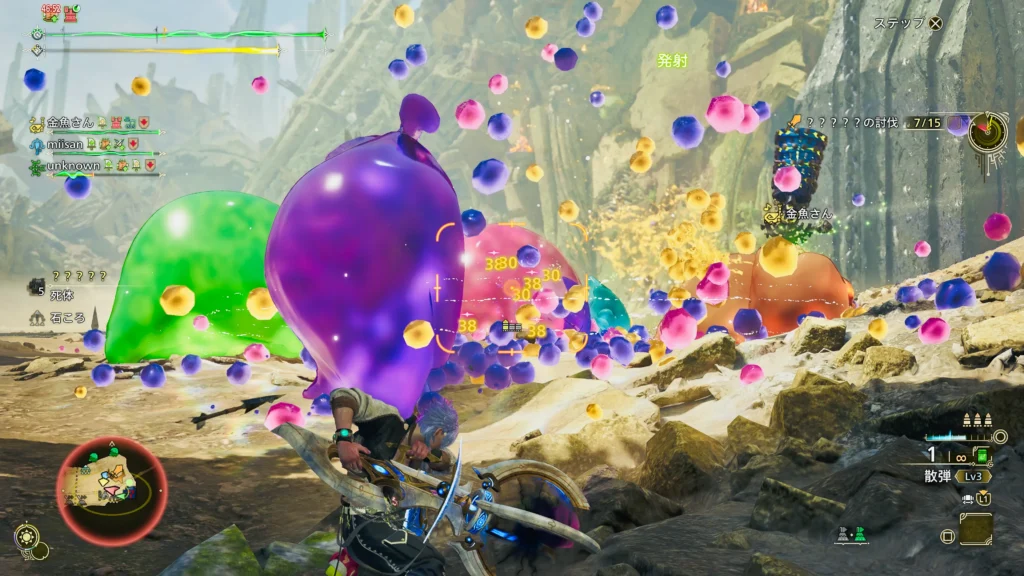Click the three-bullet ammo icon
Image resolution: width=1024 pixels, height=576 pixels.
coord(975,421)
